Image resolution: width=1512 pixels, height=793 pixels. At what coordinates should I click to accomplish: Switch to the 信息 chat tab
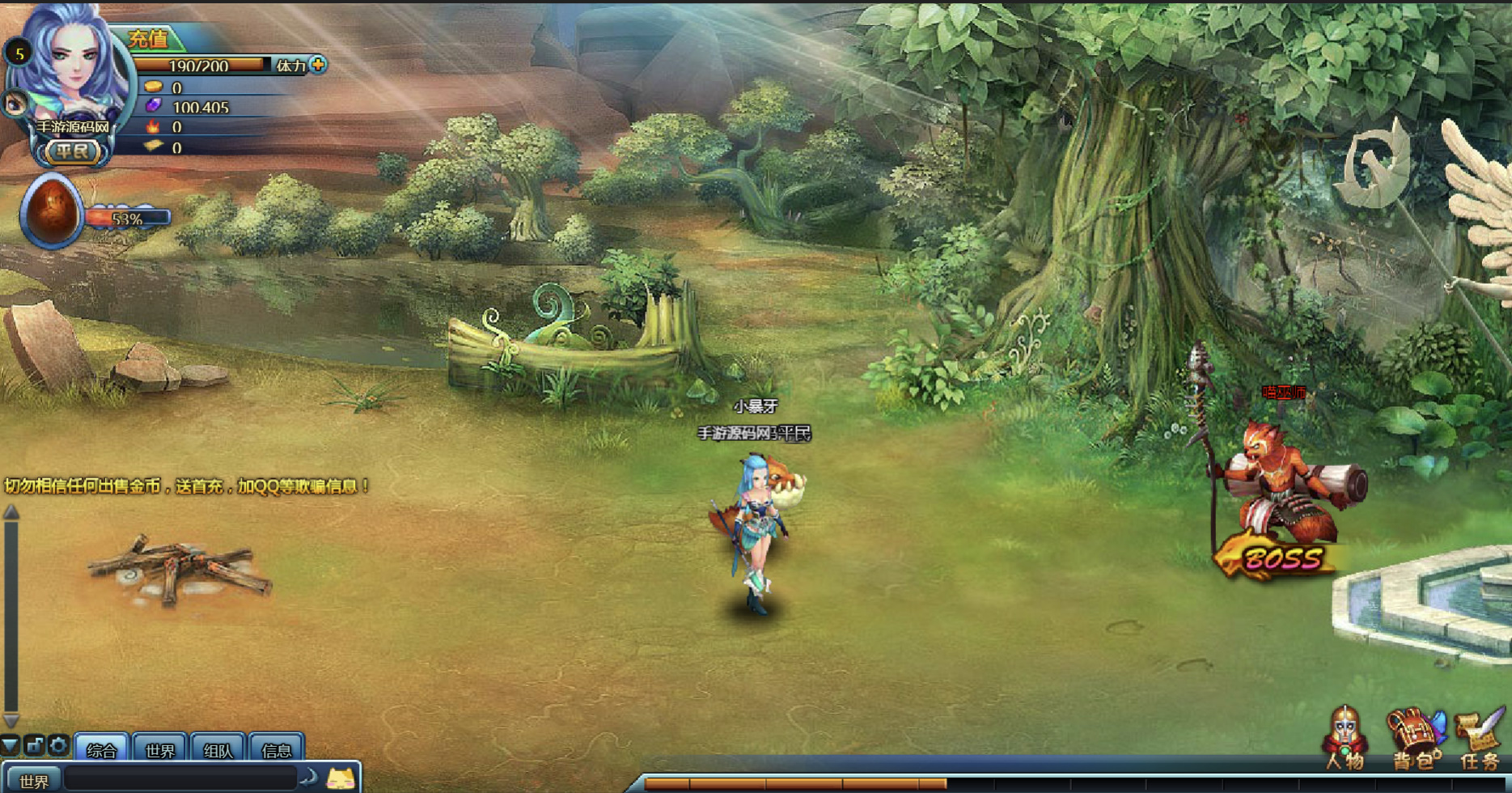tap(277, 750)
